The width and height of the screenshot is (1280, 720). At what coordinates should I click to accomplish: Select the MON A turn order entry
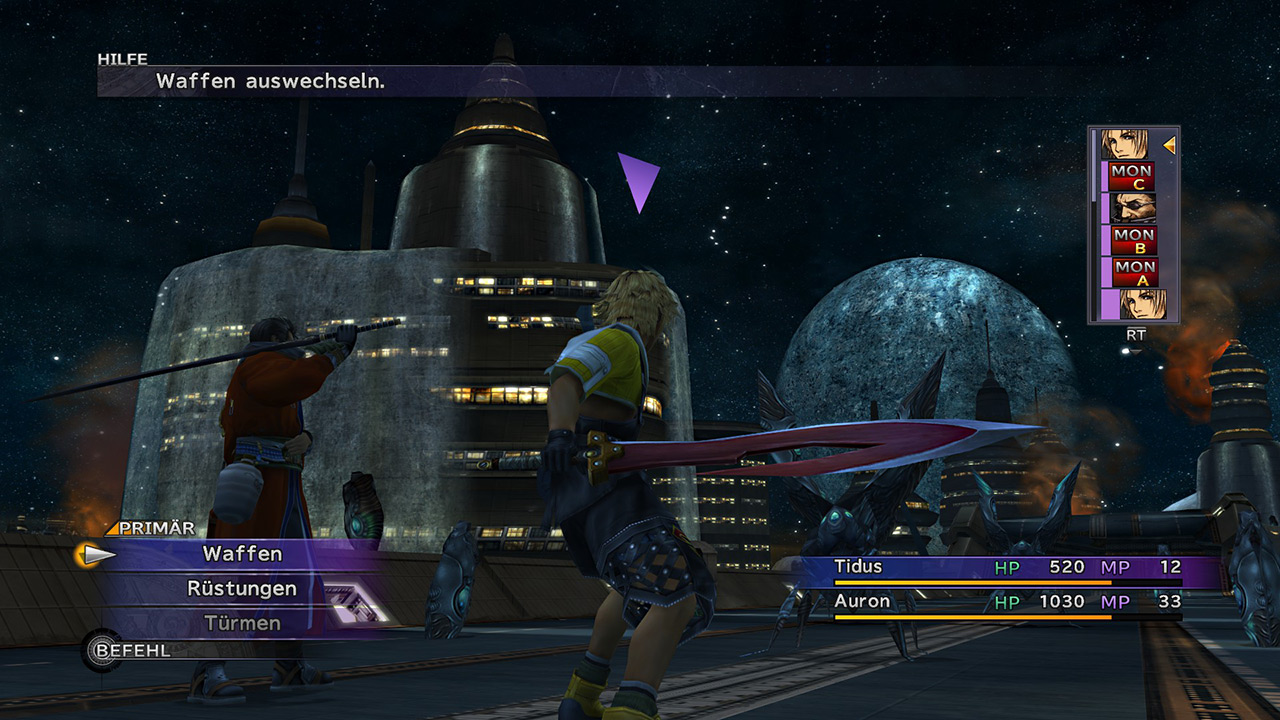pyautogui.click(x=1133, y=272)
